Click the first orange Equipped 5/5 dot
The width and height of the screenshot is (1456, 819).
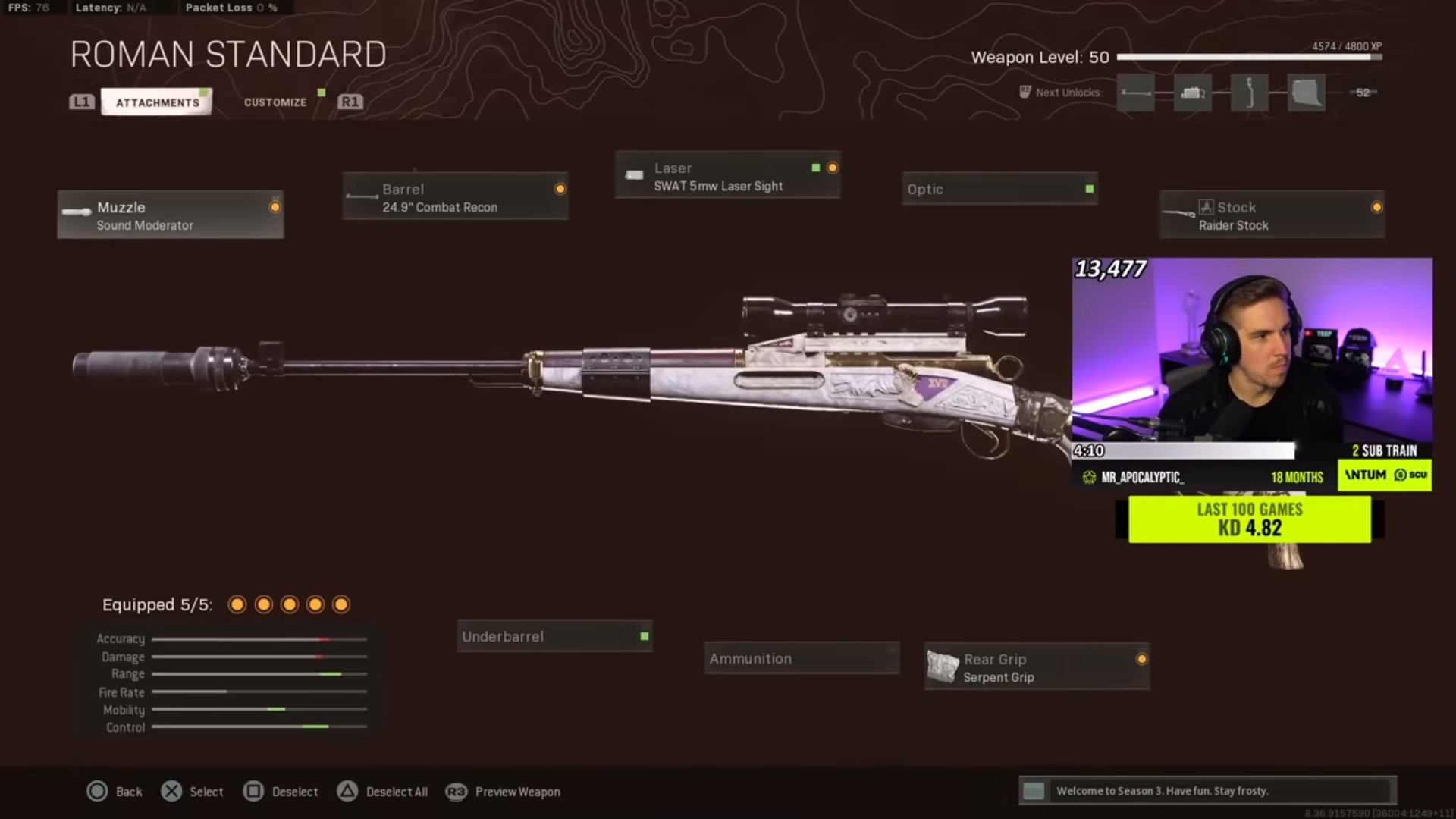[237, 604]
